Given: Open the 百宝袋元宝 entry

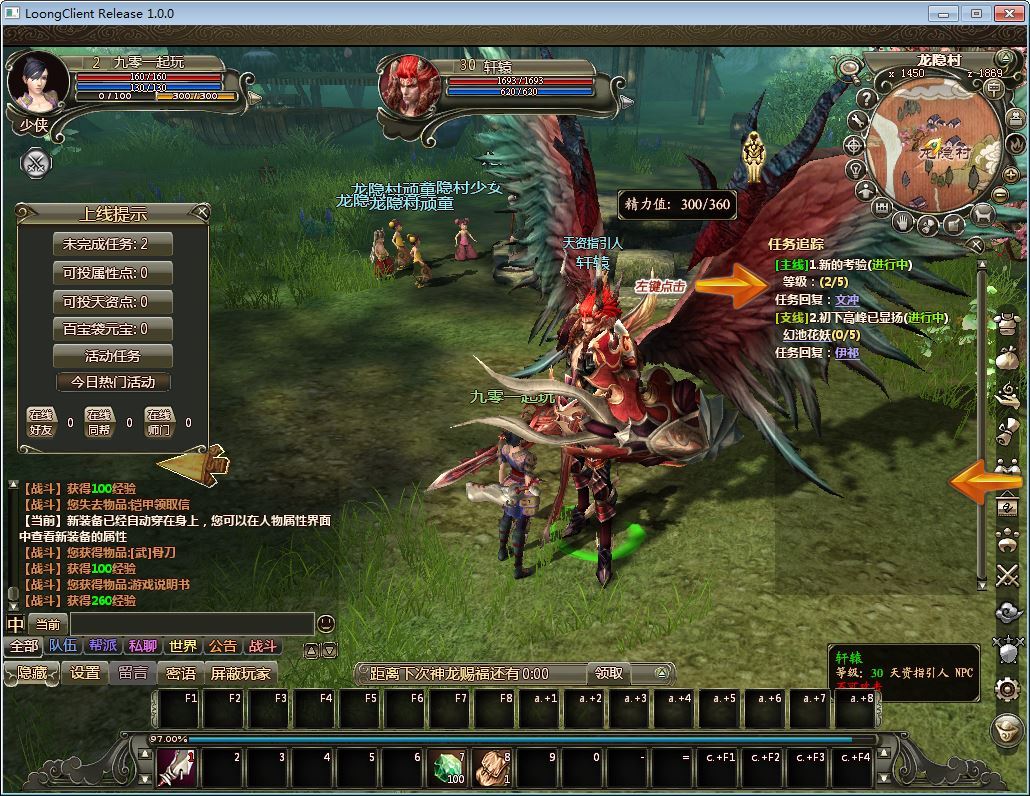Looking at the screenshot, I should (112, 328).
